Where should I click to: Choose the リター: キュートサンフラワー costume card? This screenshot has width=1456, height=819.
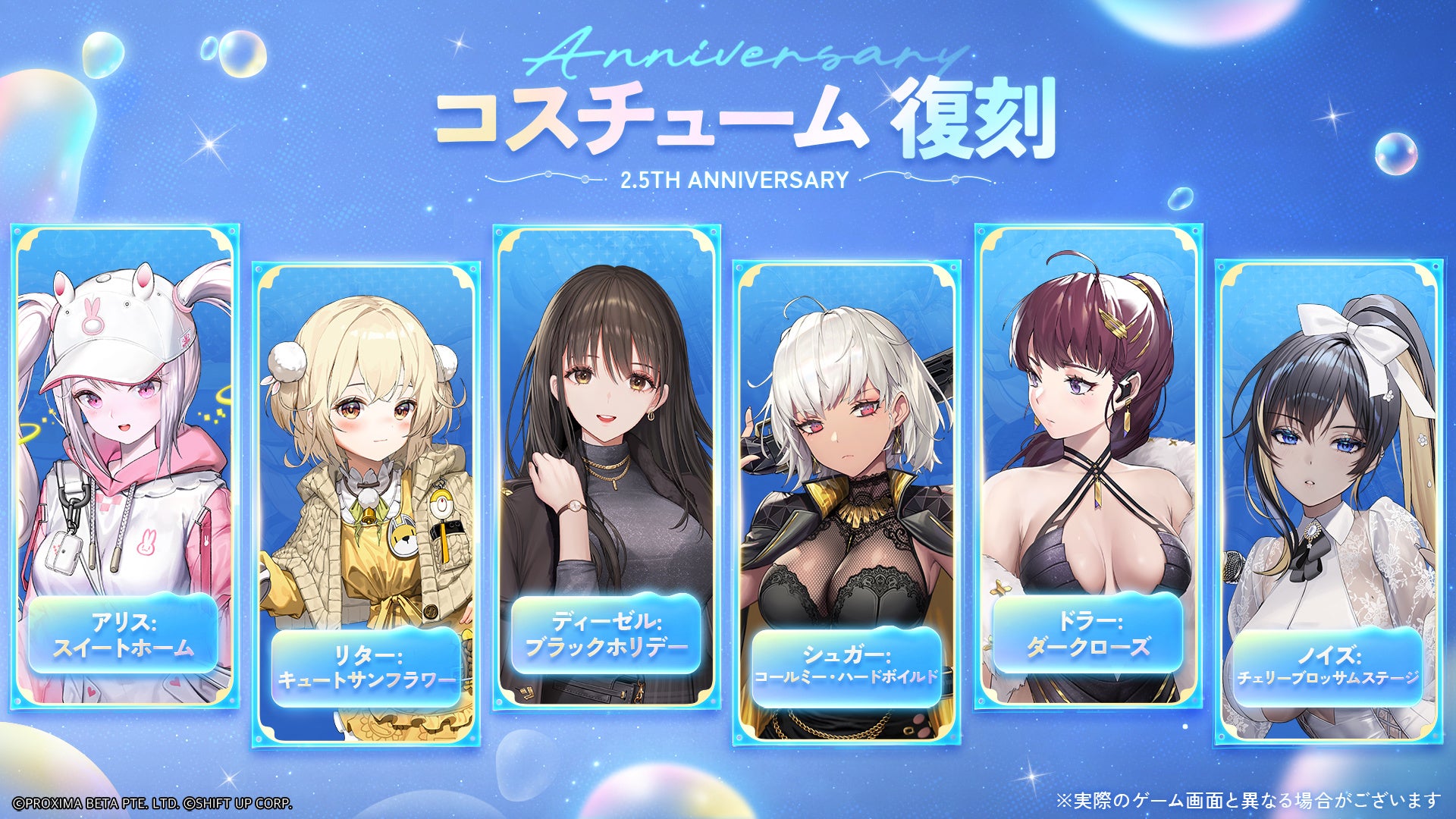[366, 504]
